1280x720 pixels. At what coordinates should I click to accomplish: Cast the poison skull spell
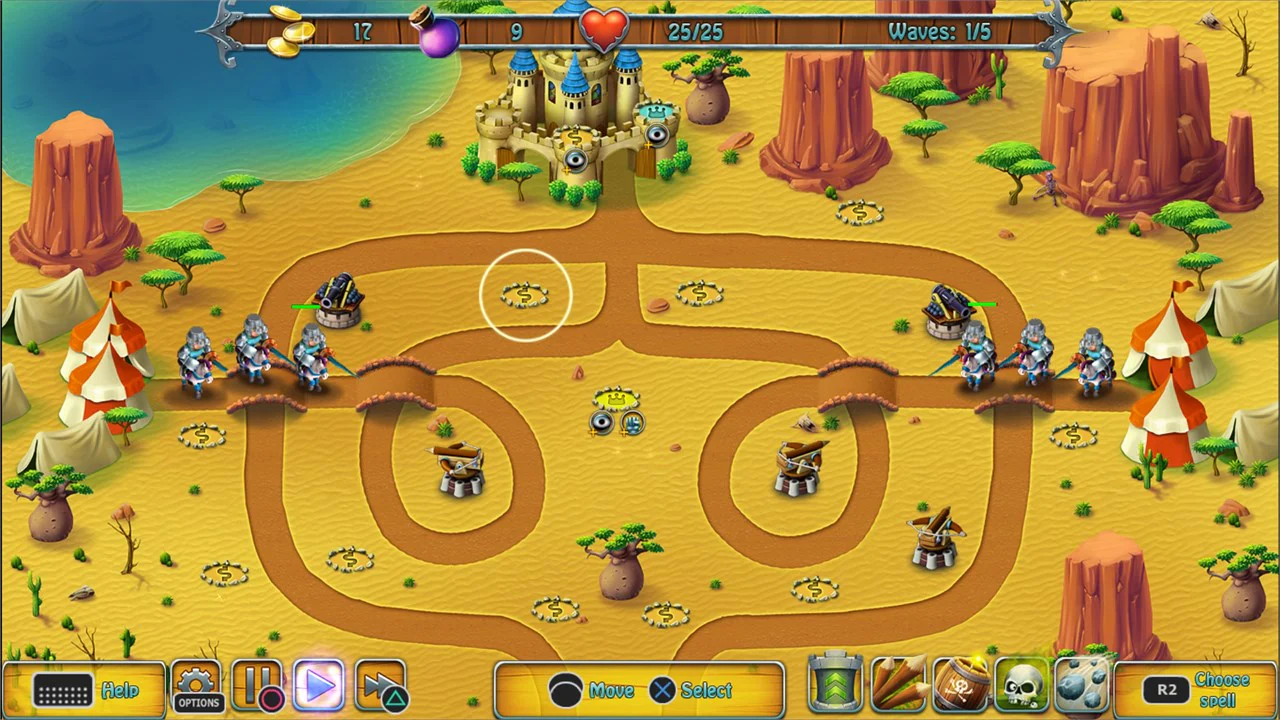(x=1022, y=685)
